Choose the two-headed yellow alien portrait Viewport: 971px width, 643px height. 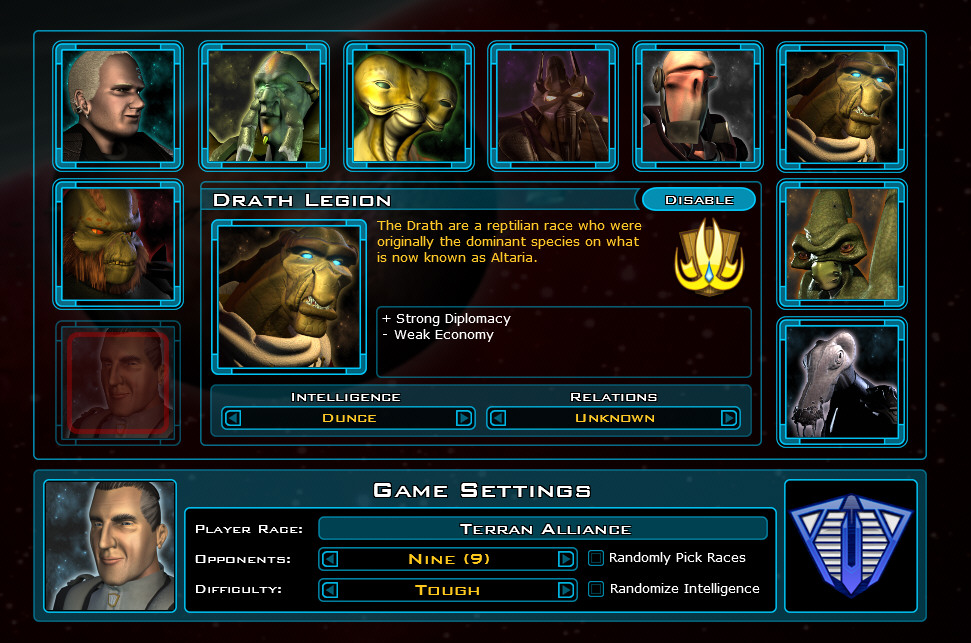pyautogui.click(x=408, y=104)
